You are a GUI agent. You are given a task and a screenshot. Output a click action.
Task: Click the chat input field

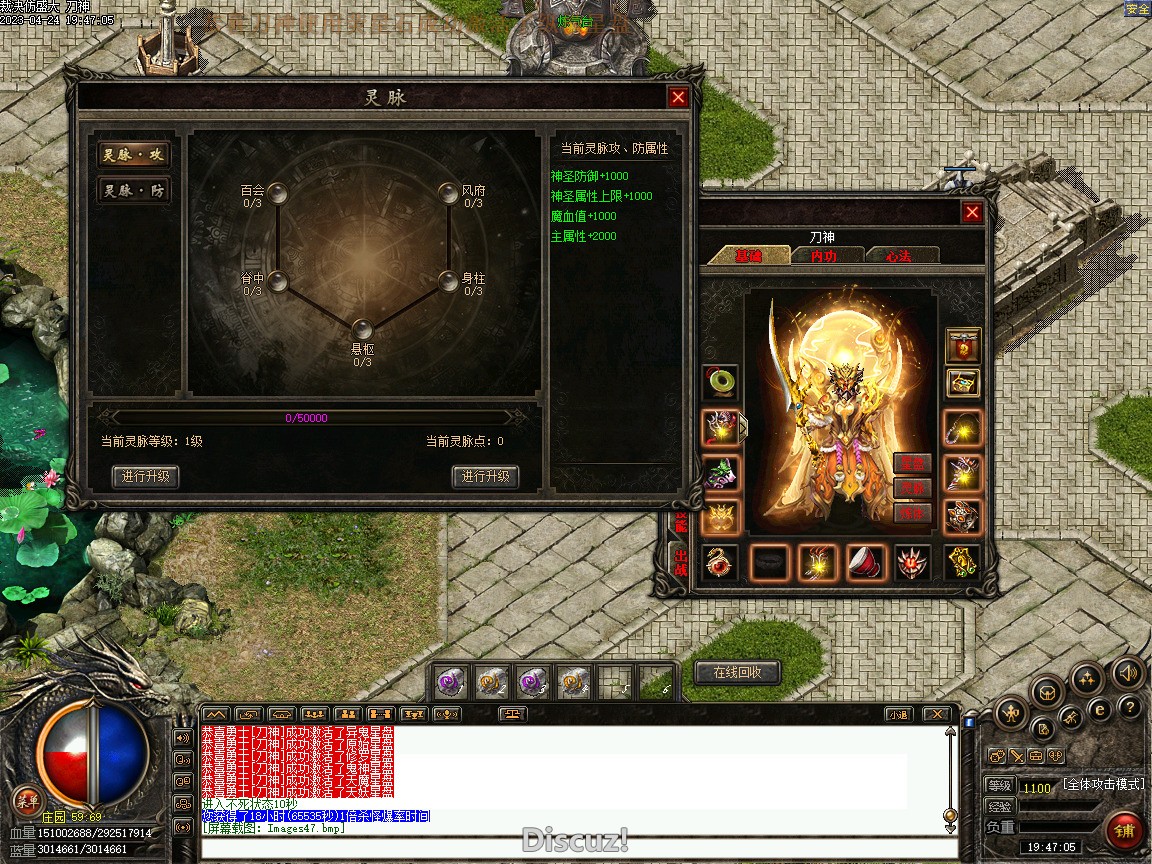pos(575,849)
